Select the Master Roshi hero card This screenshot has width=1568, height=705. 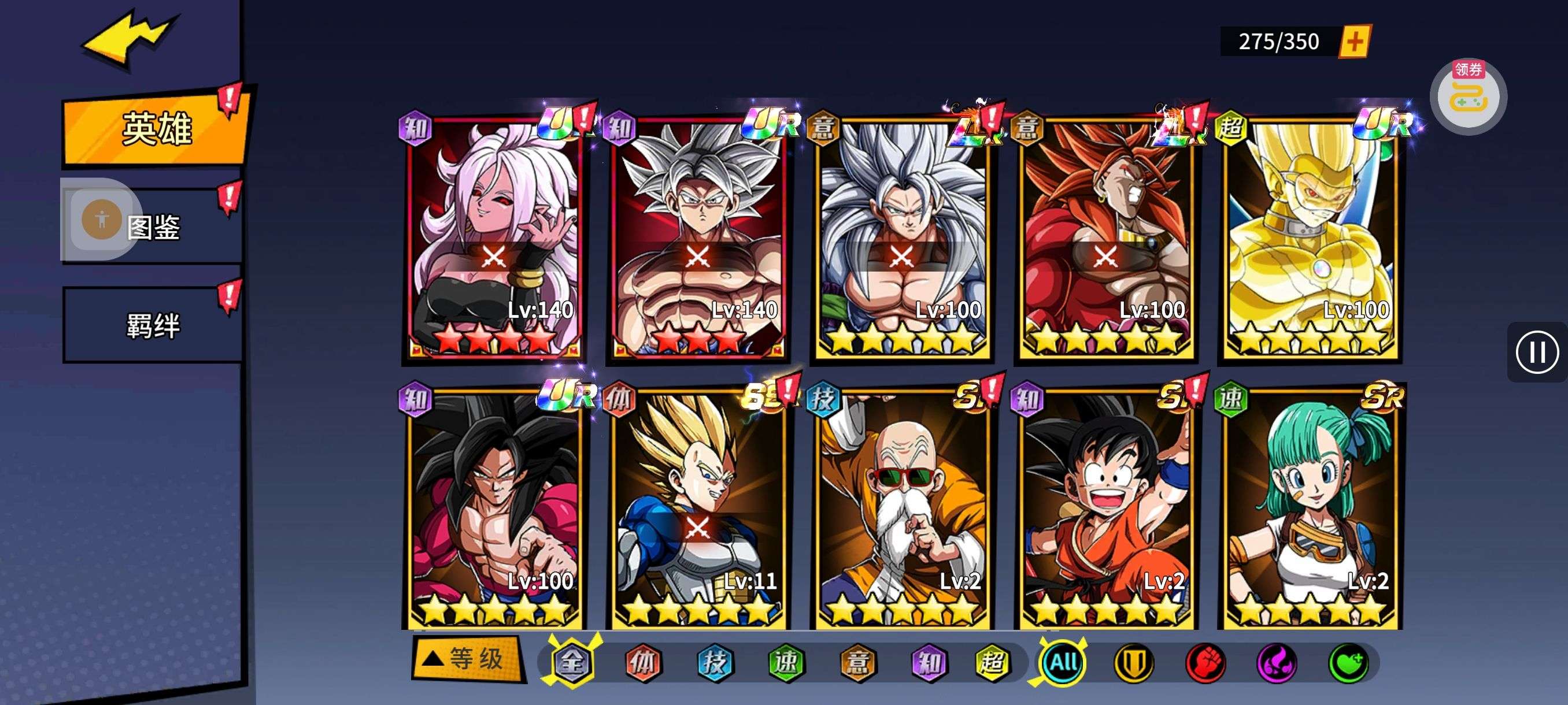[x=902, y=508]
